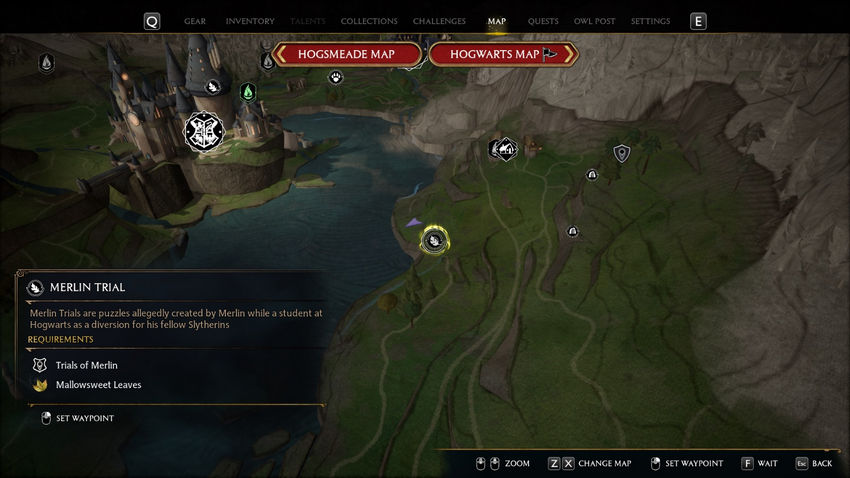
Task: Select the green Floo Flame marker
Action: (x=248, y=92)
